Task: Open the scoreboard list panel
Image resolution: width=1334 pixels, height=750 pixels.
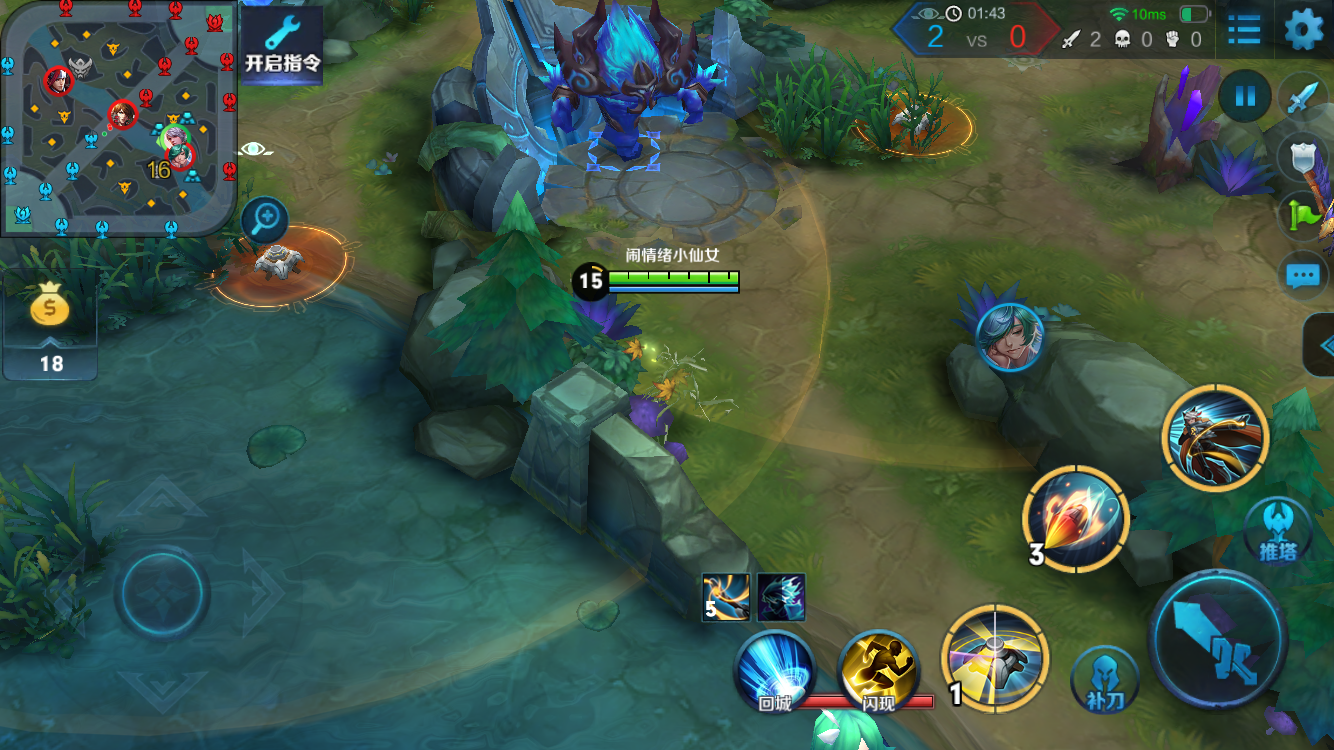Action: 1244,29
